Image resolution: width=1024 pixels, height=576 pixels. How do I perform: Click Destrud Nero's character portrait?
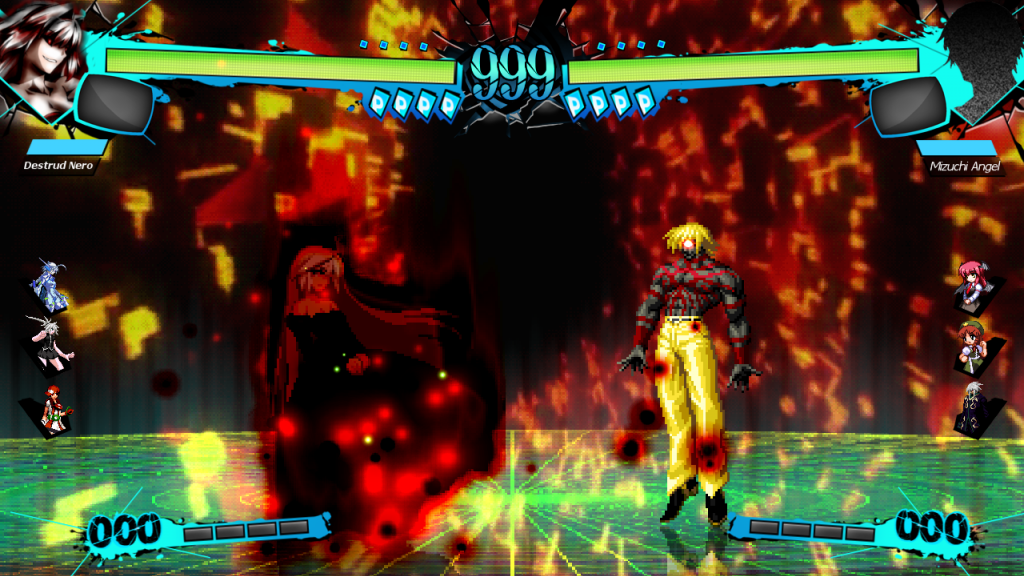coord(40,48)
